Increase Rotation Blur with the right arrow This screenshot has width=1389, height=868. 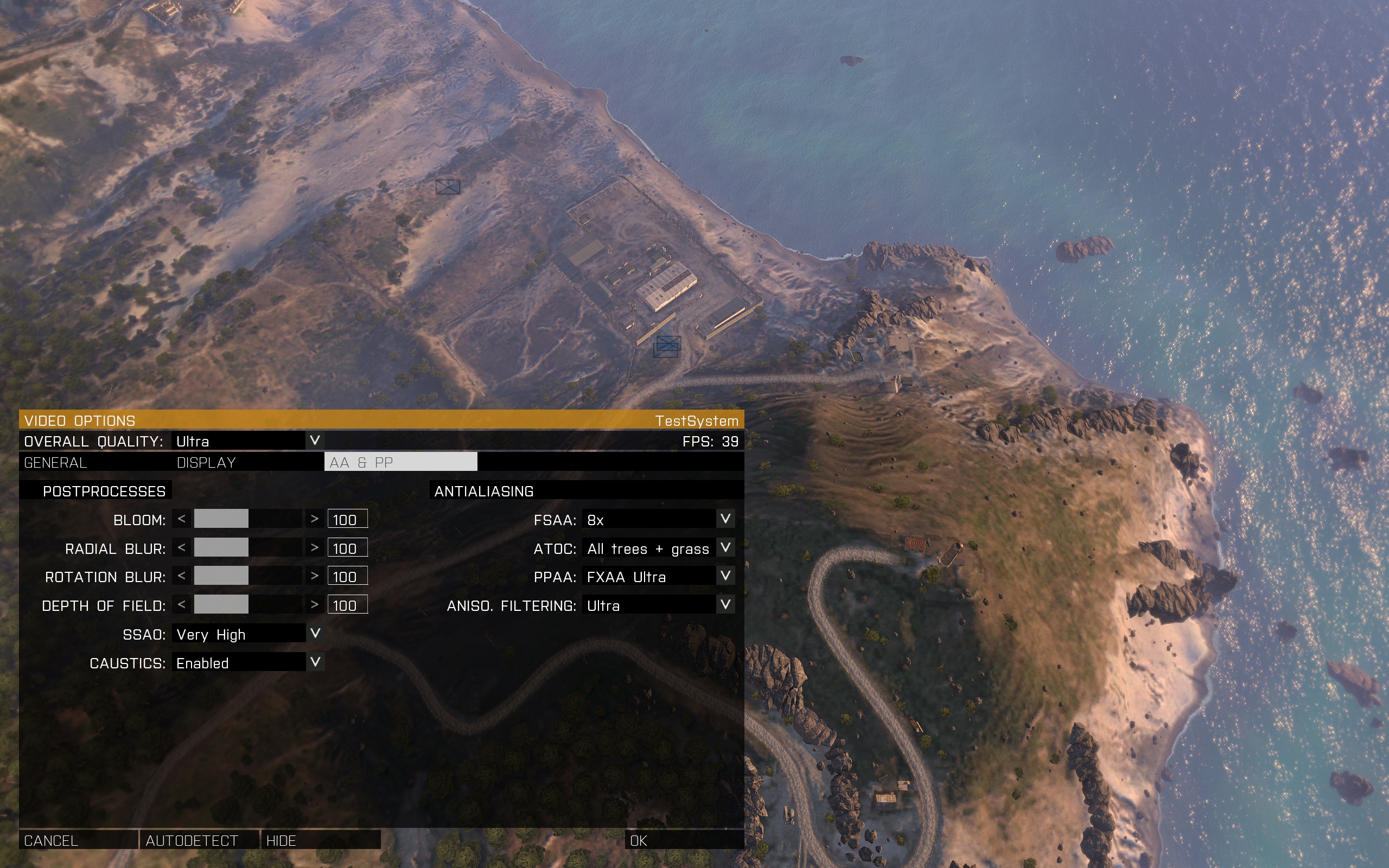314,576
